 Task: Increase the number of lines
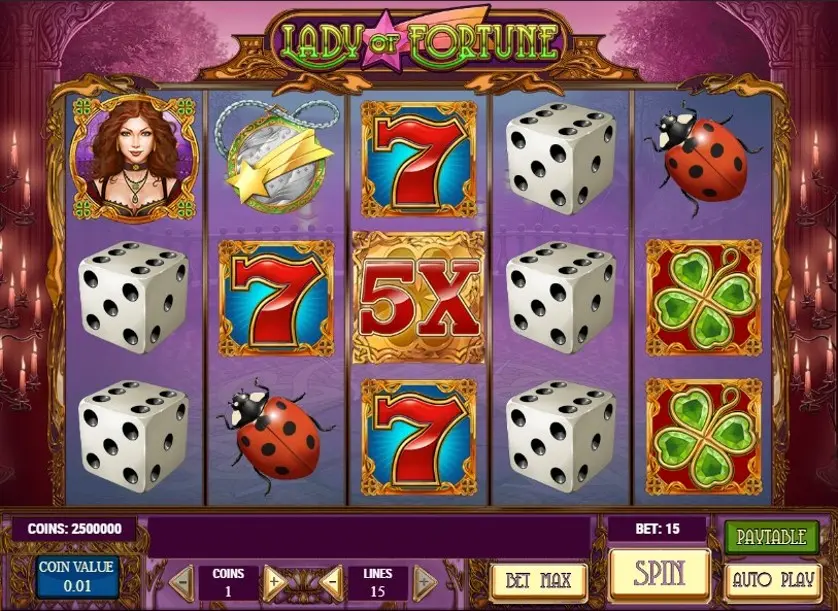click(x=424, y=580)
